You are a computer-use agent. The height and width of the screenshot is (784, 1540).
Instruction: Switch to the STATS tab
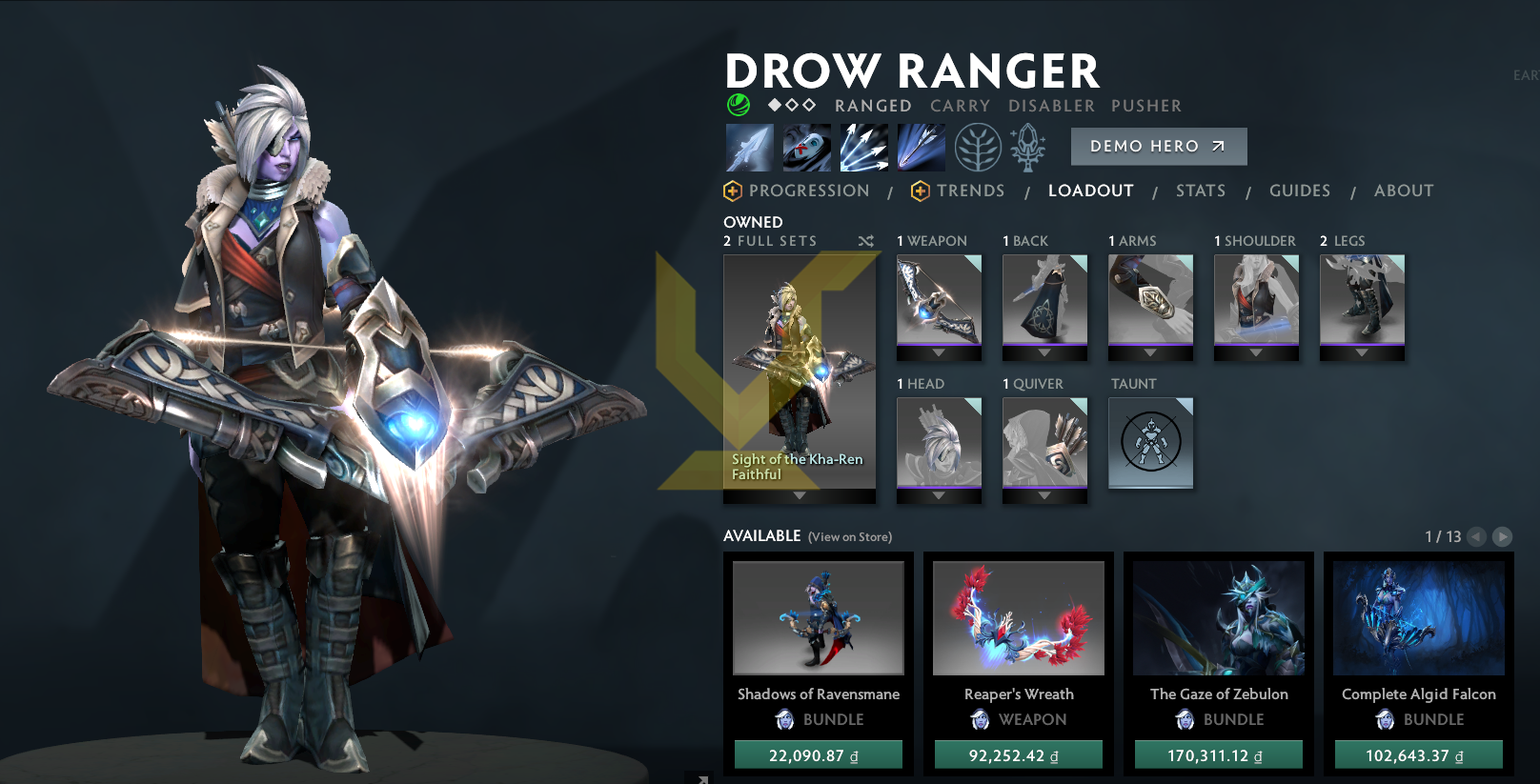click(x=1200, y=191)
